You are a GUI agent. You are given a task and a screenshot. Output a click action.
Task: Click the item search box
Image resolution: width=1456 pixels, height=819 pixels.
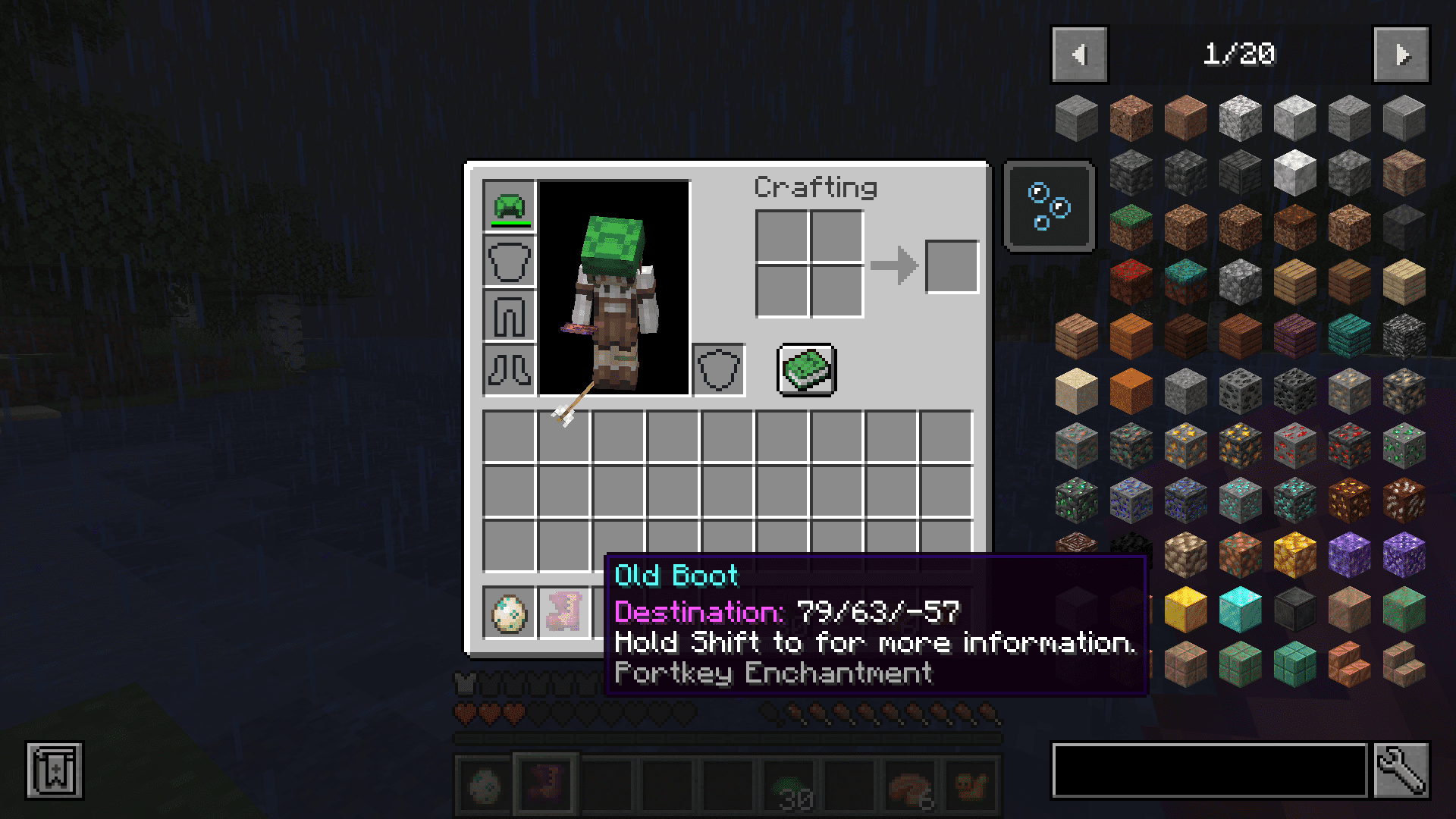(x=1210, y=770)
